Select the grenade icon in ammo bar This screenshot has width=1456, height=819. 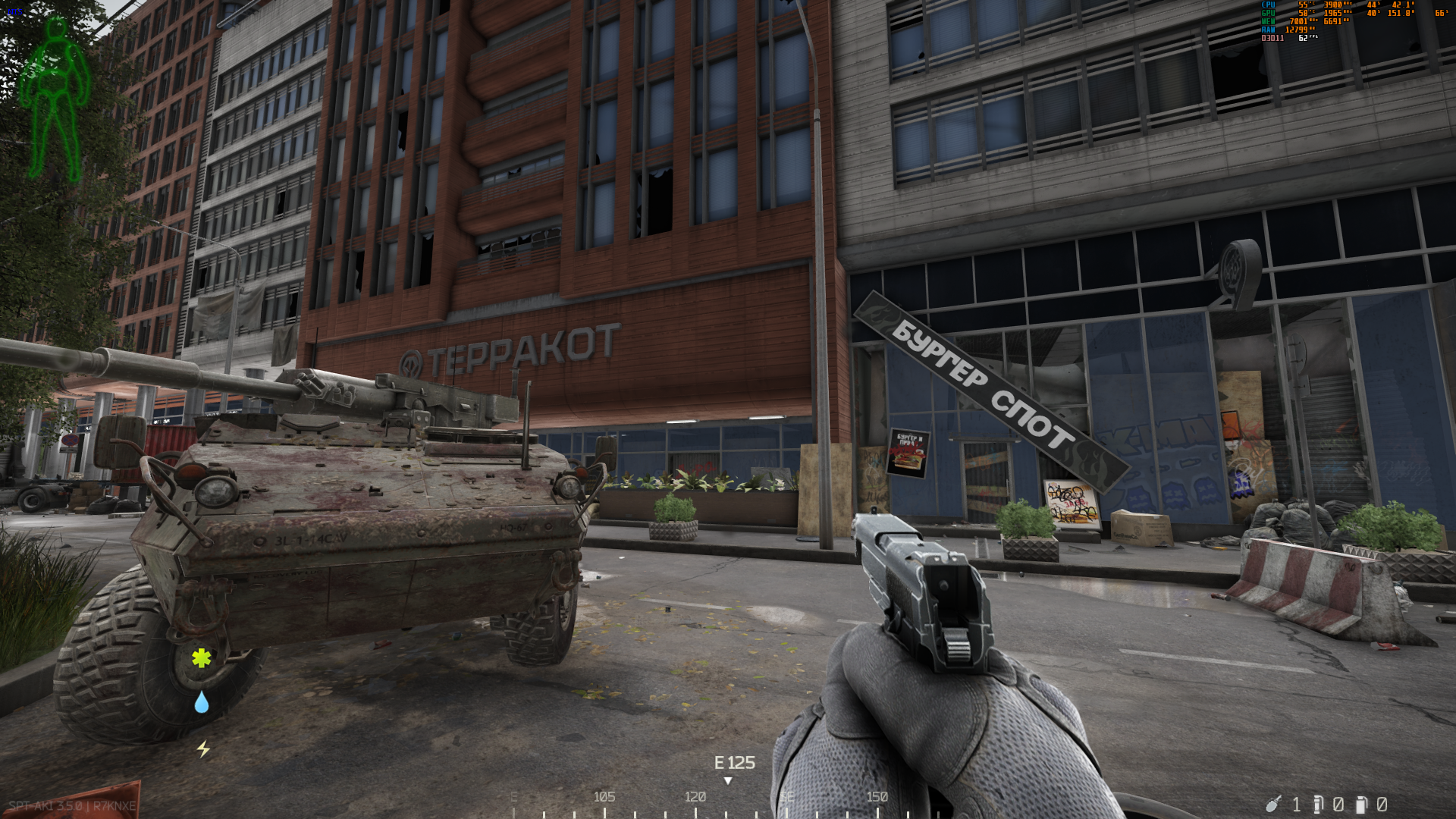[1273, 803]
